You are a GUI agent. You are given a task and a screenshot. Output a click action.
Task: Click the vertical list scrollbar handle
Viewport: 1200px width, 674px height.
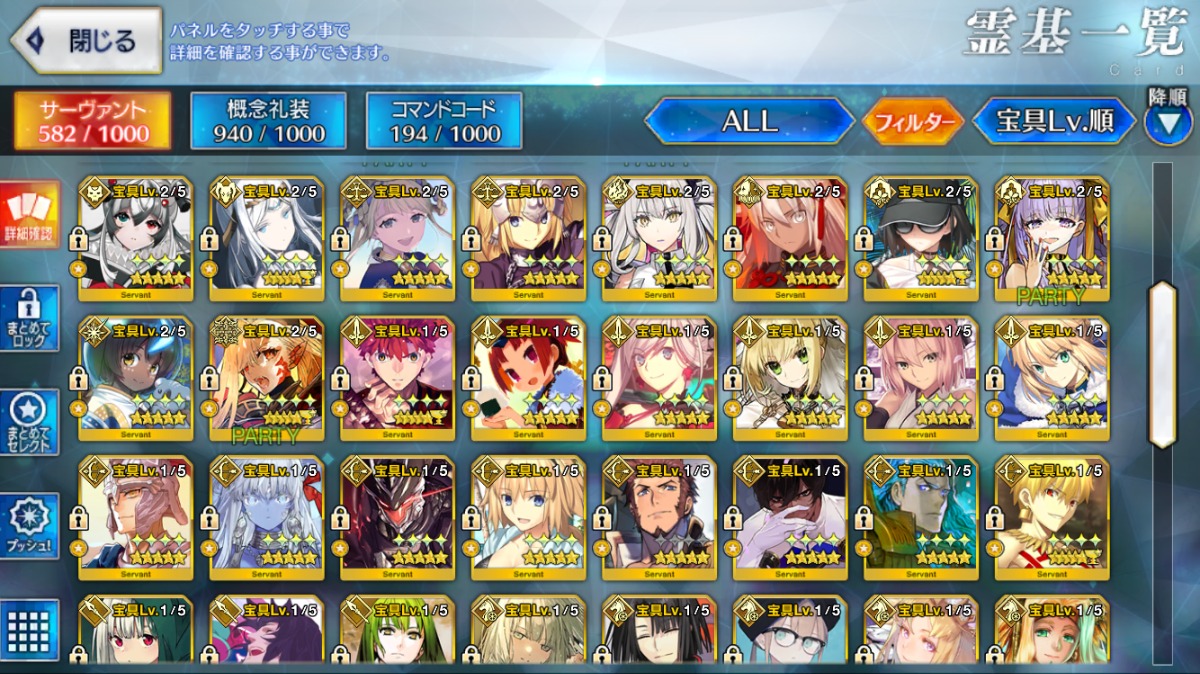[1162, 363]
